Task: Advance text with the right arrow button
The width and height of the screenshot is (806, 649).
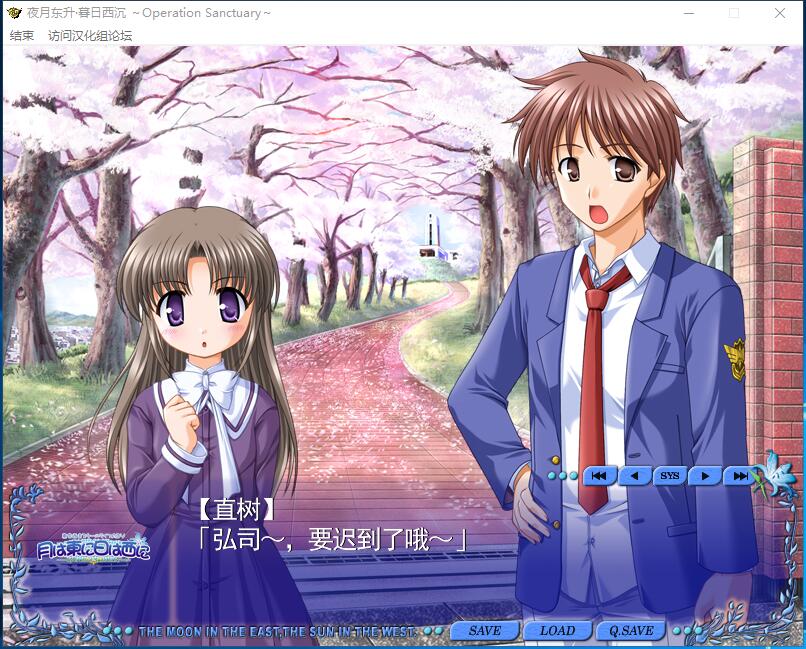Action: point(705,476)
